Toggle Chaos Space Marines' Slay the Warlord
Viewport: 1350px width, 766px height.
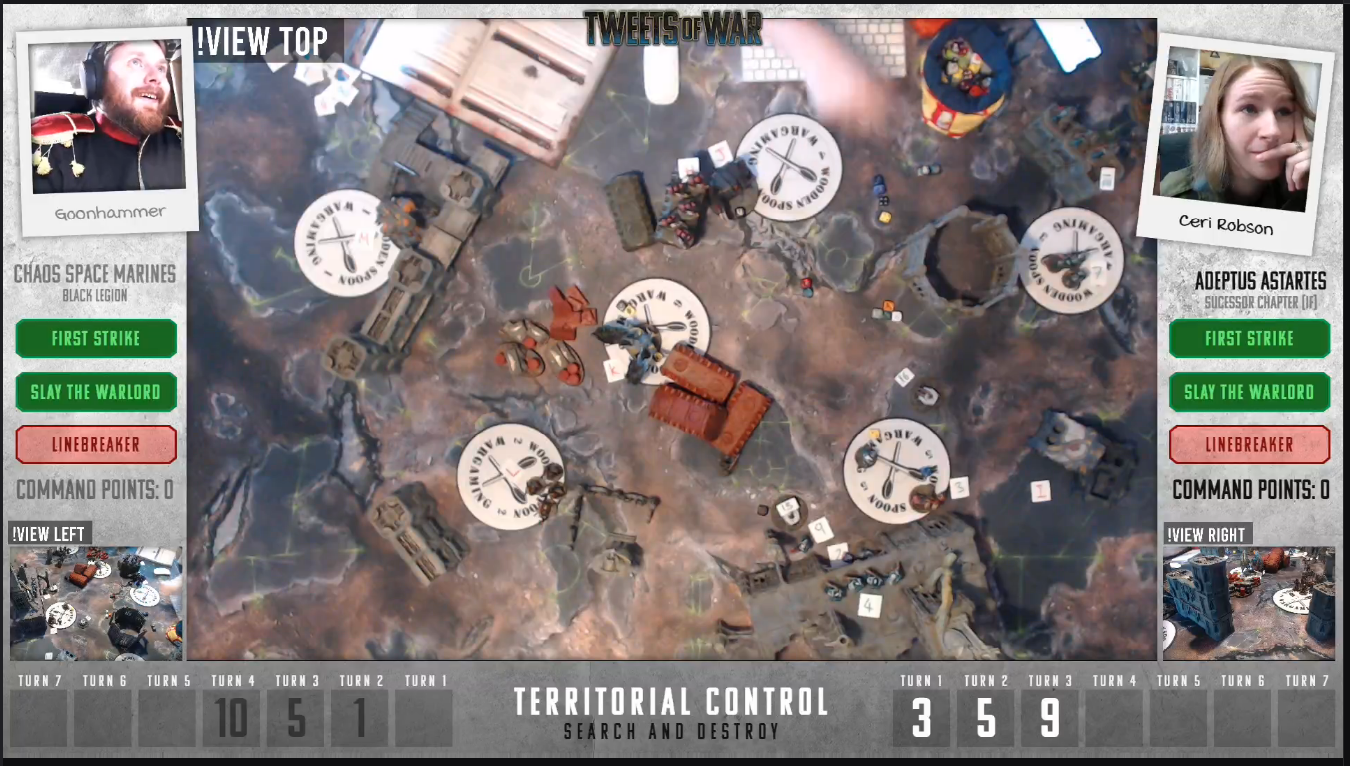96,391
